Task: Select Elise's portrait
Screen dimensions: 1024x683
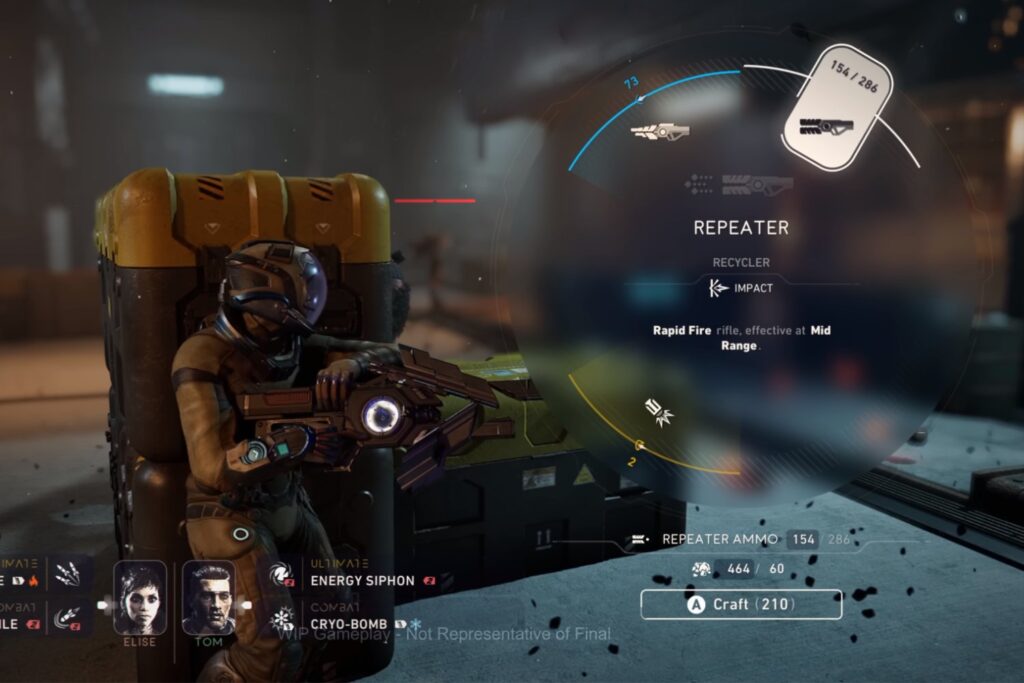Action: pos(139,597)
